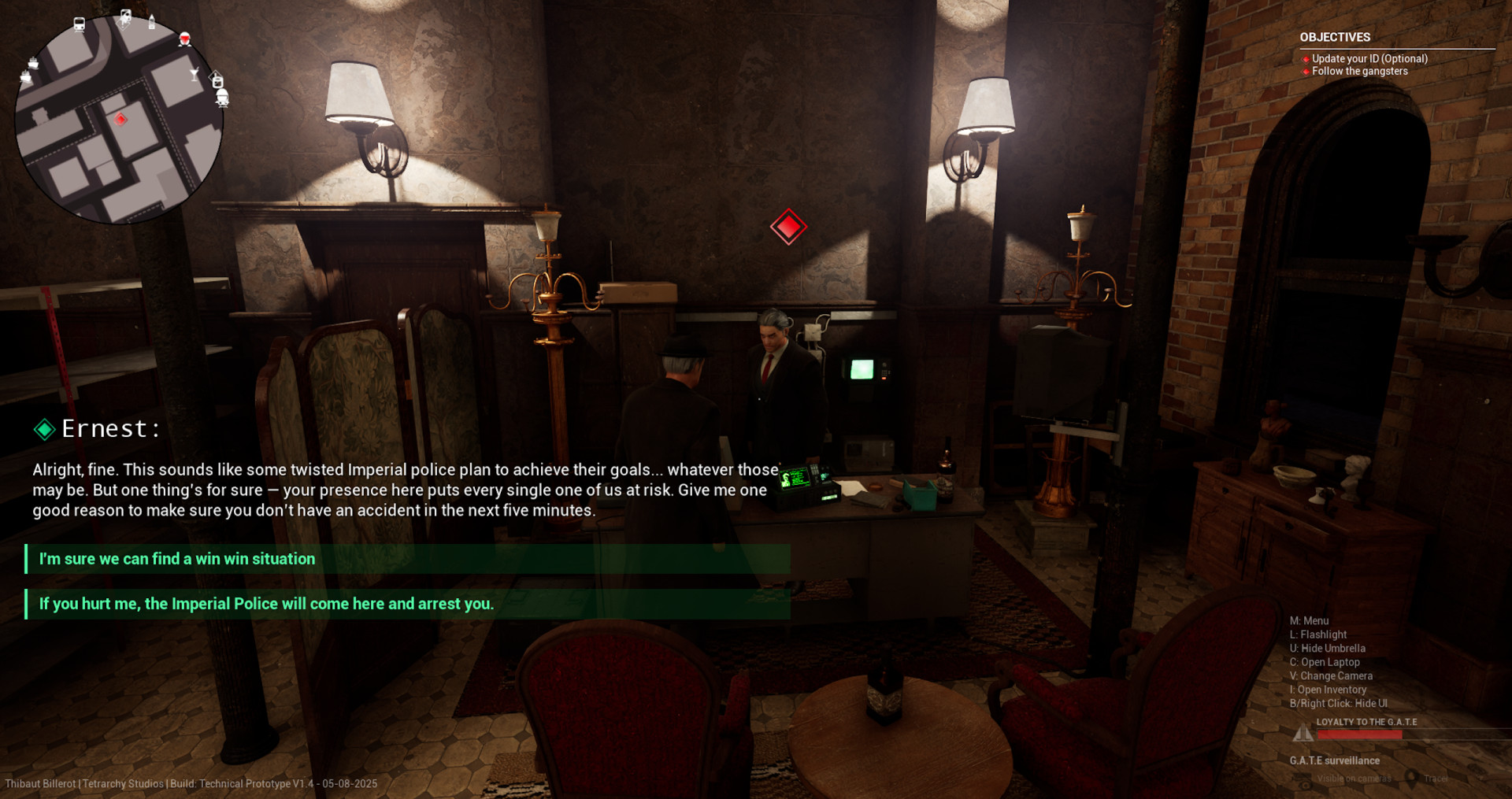The image size is (1512, 799).
Task: Choose the win win situation reply
Action: 406,559
